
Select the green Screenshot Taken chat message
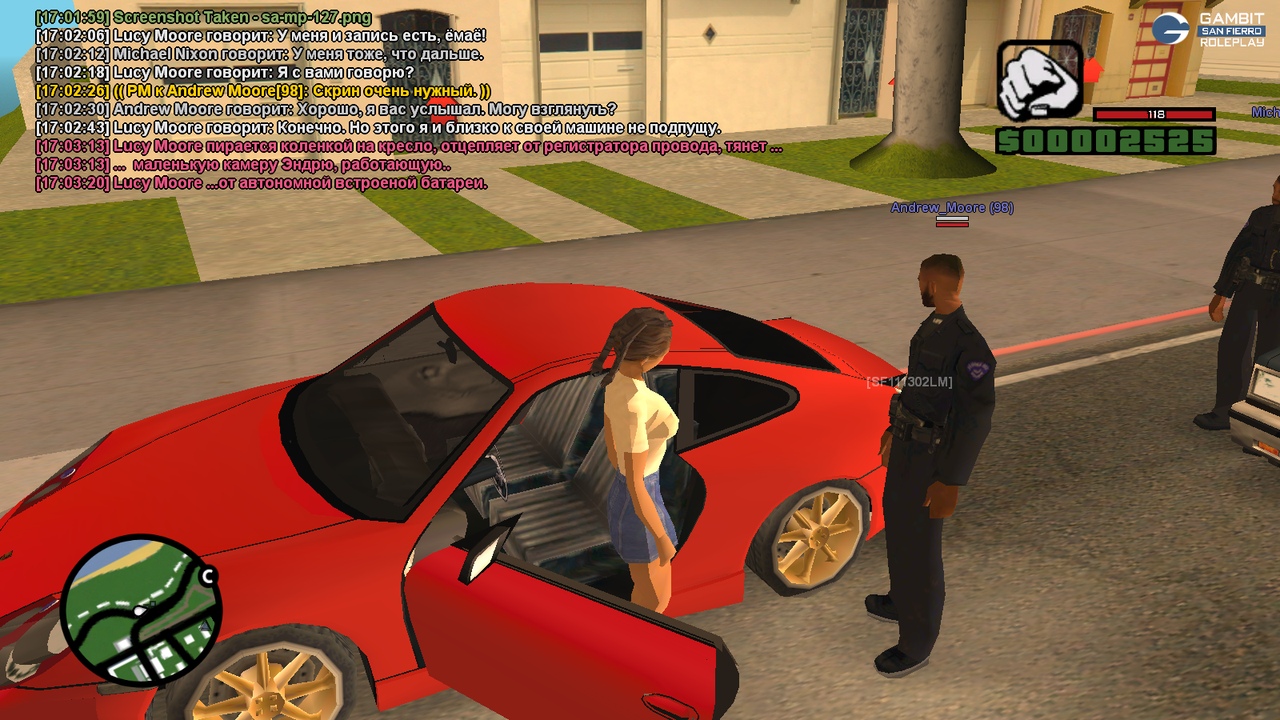point(204,17)
